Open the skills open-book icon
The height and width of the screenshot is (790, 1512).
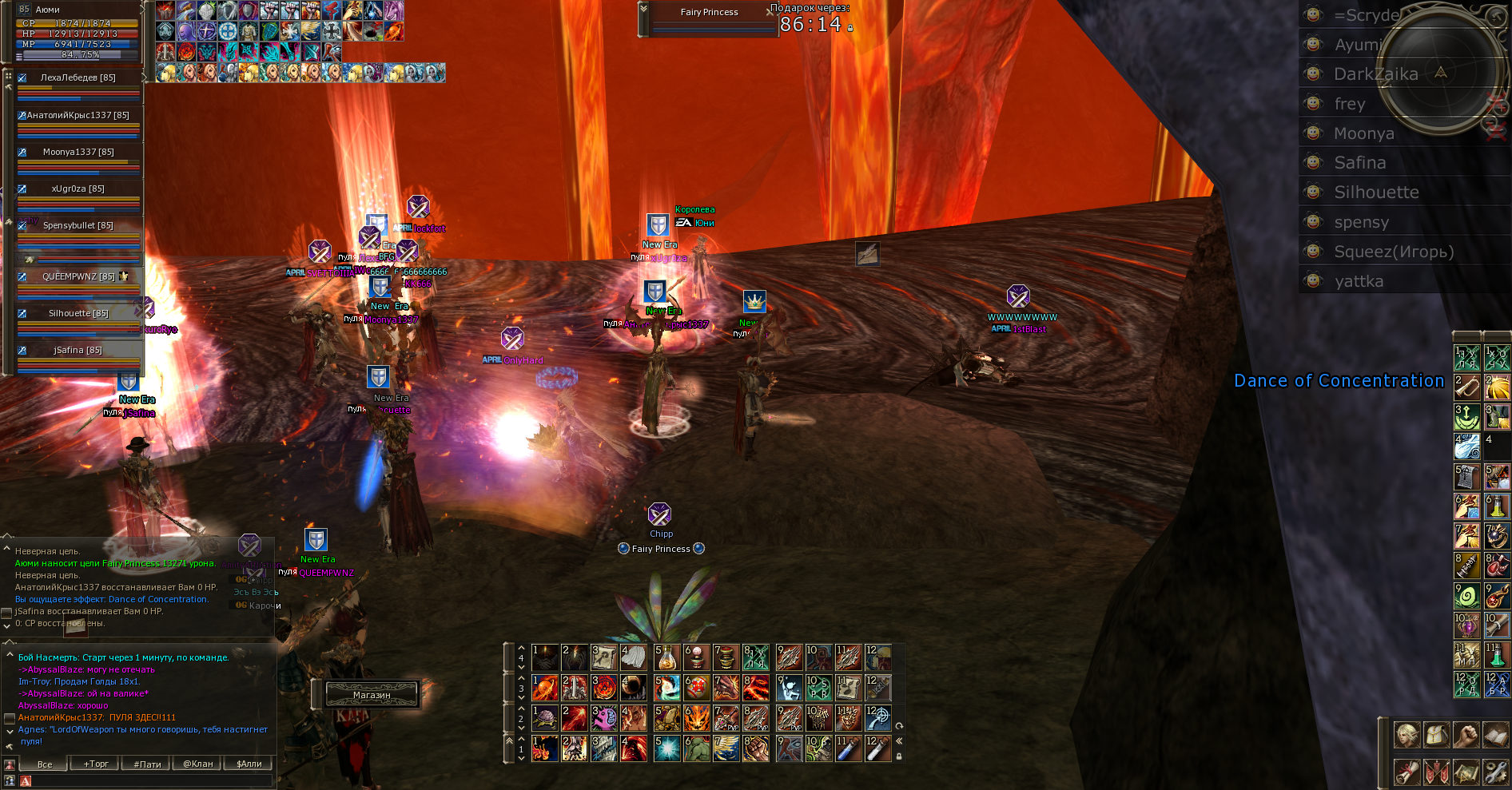pos(1494,734)
